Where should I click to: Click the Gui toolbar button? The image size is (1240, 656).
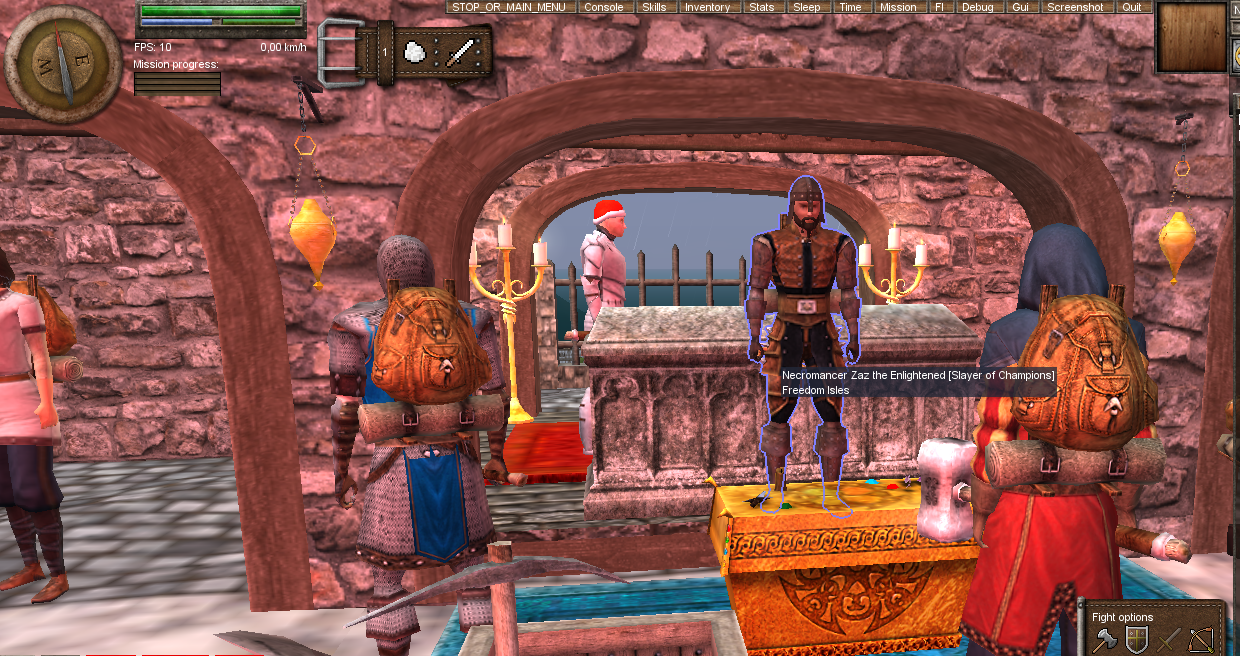click(x=1020, y=7)
